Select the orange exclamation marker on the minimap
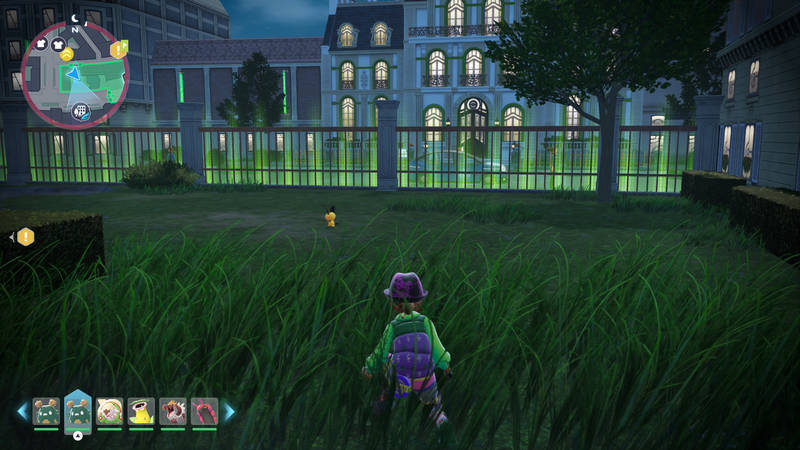Screen dimensions: 800x450 (119, 49)
